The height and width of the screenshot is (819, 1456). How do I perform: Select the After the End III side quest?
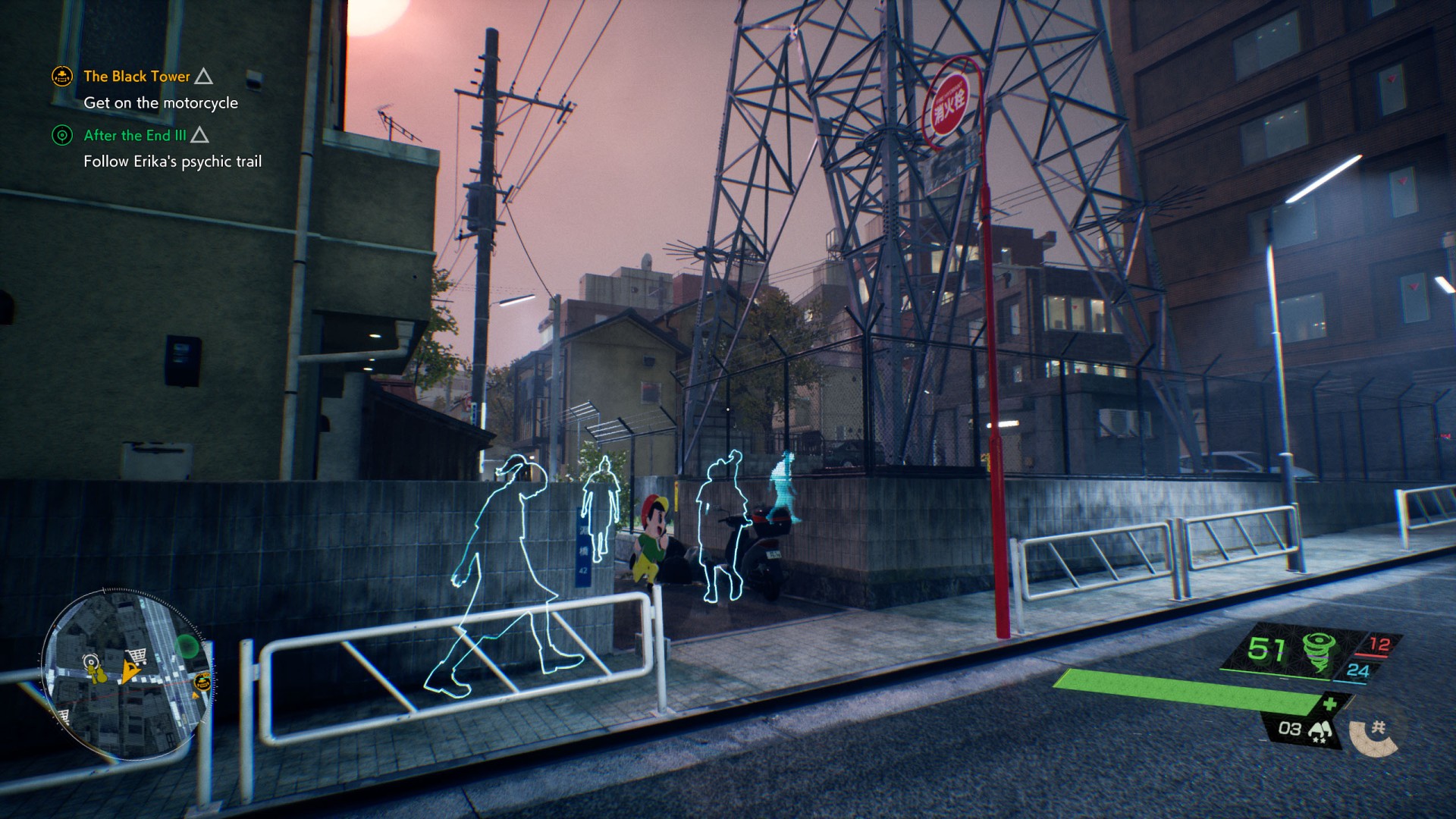pos(135,136)
